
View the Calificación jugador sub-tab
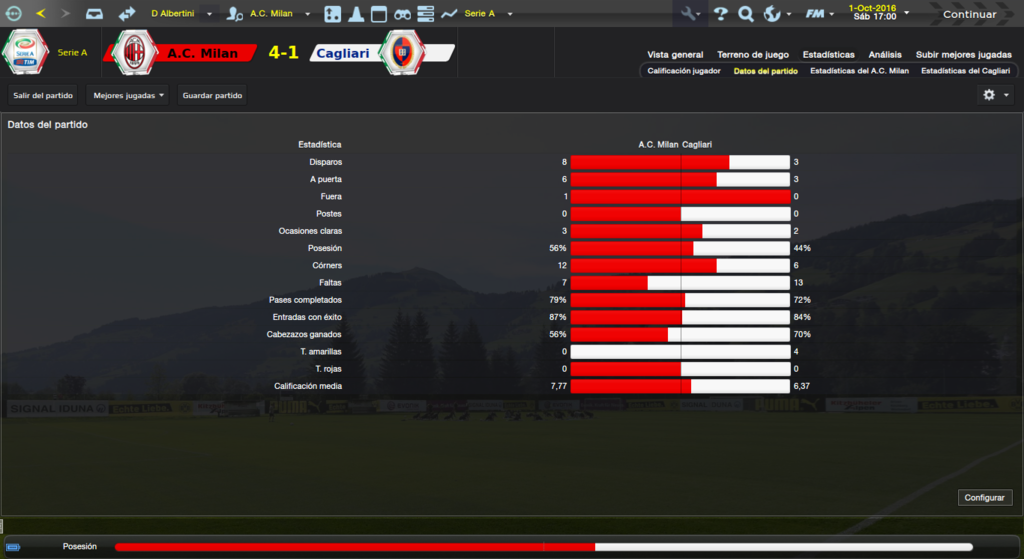pyautogui.click(x=684, y=71)
